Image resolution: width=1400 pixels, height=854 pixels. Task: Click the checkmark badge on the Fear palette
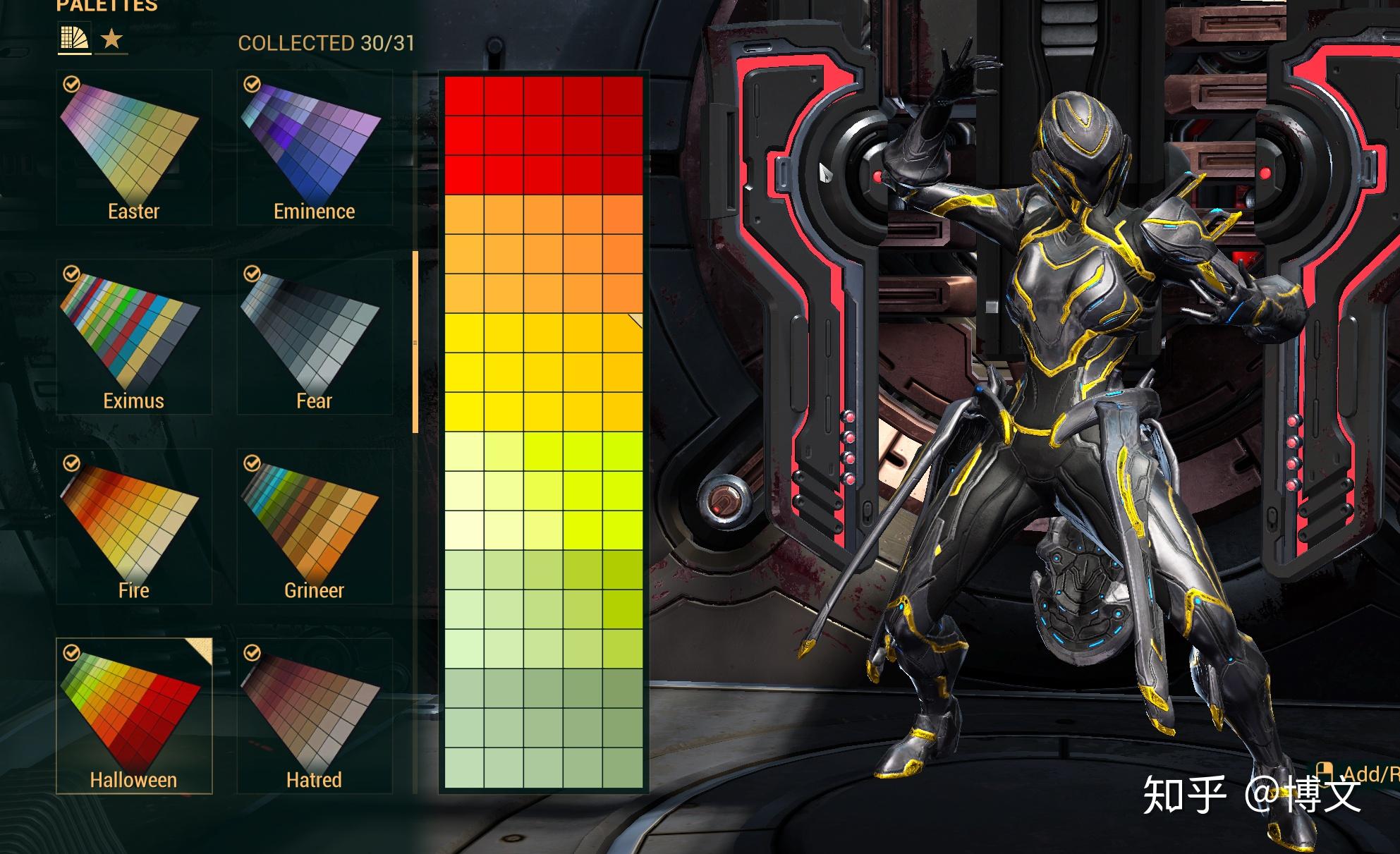pyautogui.click(x=252, y=274)
